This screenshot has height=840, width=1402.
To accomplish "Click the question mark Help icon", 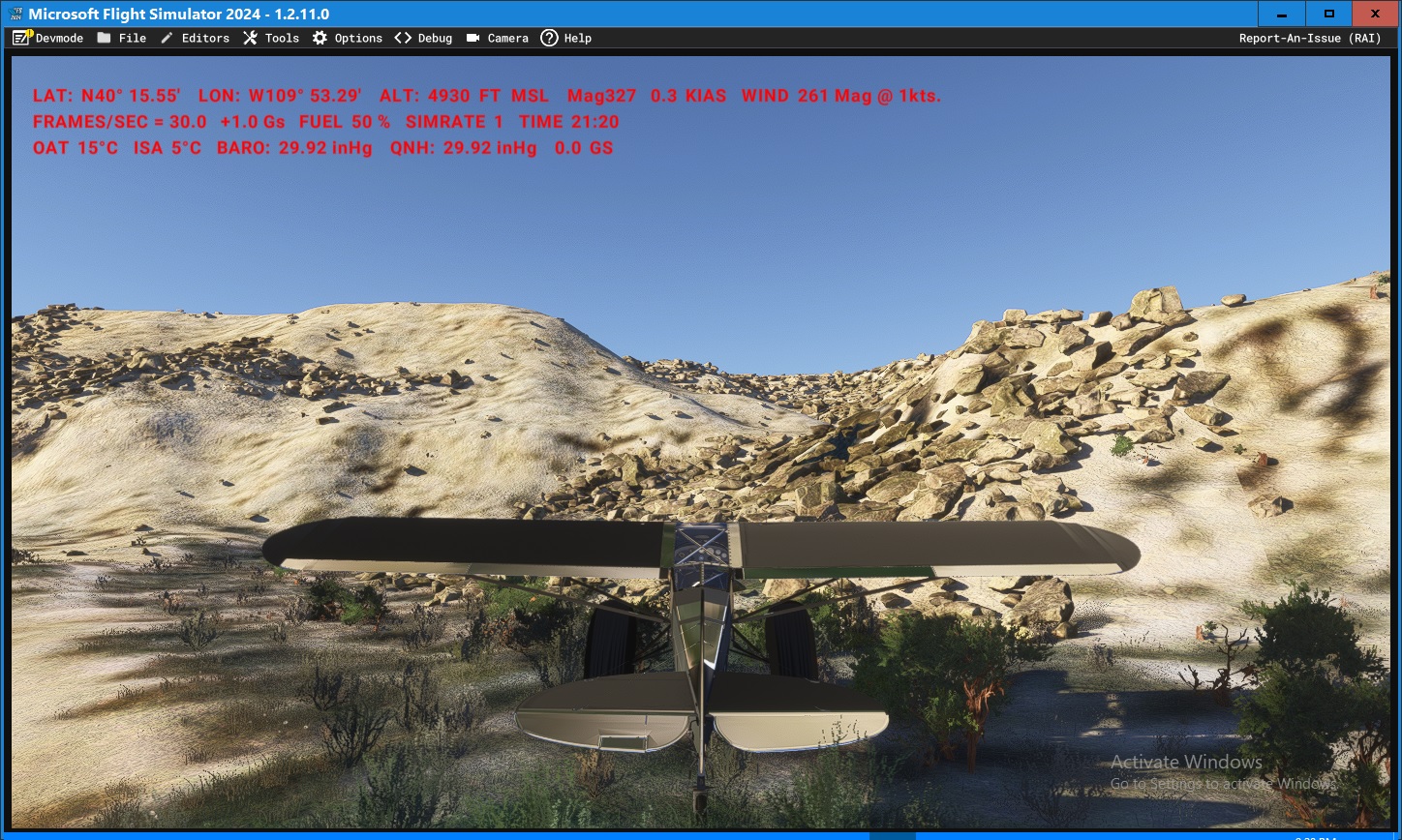I will click(549, 38).
